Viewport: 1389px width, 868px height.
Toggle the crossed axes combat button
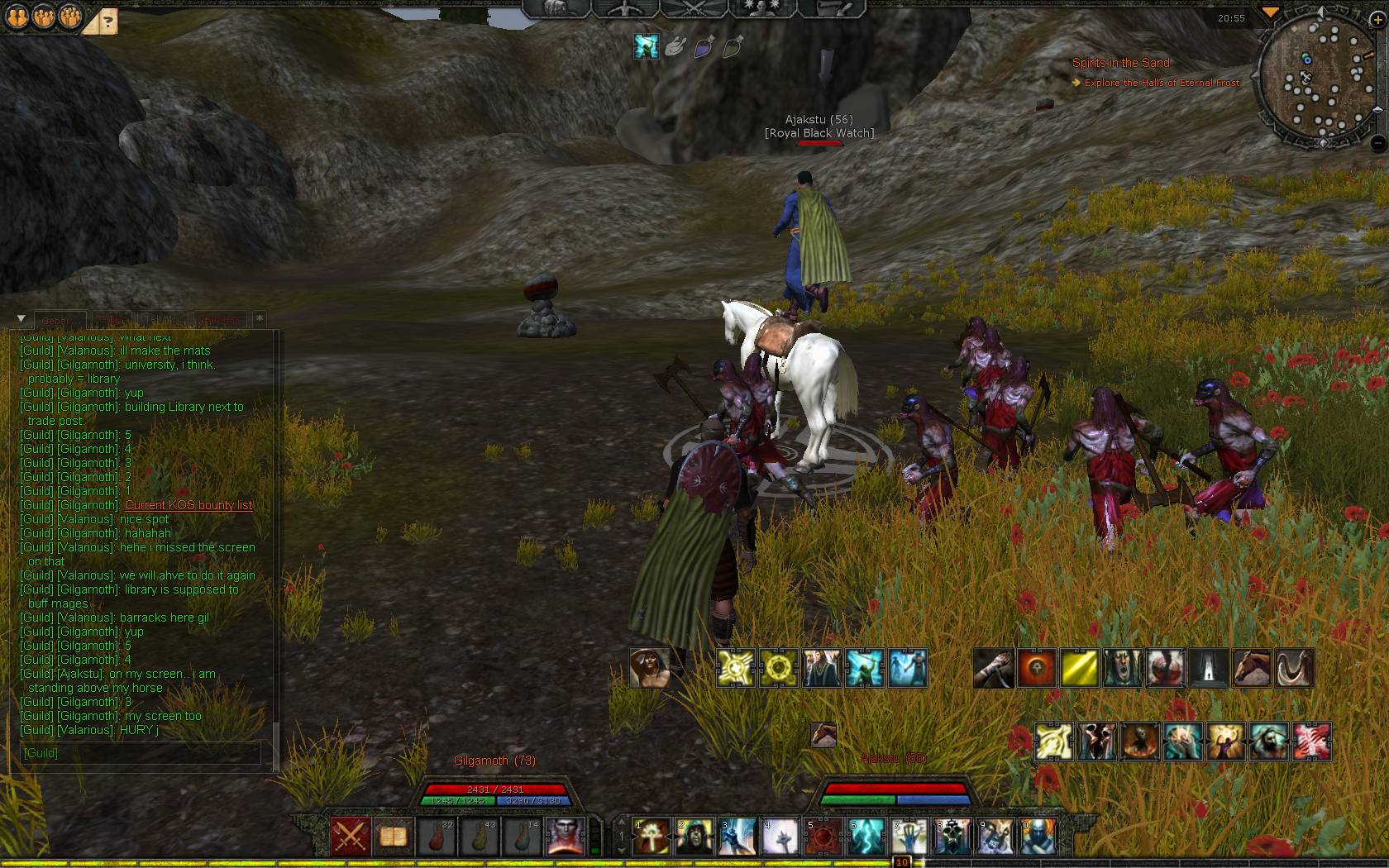(350, 836)
